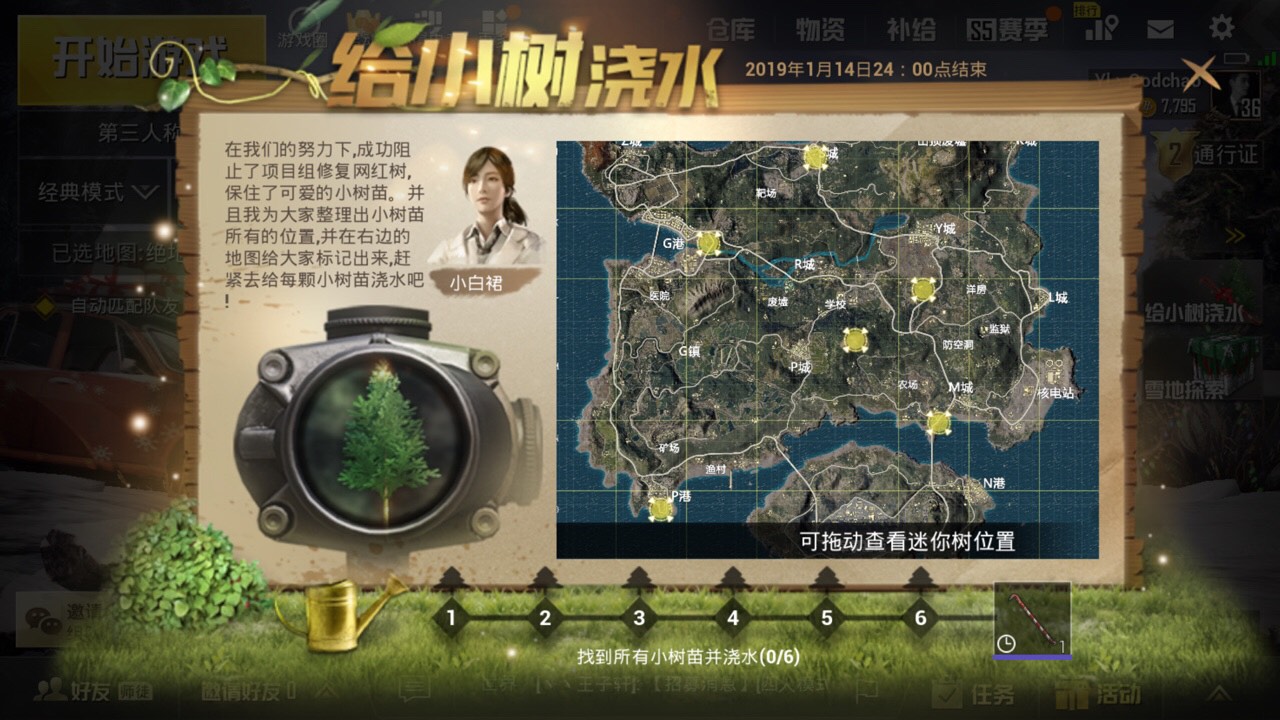Toggle 自动匹配队友 auto-match teammates
Image resolution: width=1280 pixels, height=720 pixels.
pyautogui.click(x=125, y=305)
